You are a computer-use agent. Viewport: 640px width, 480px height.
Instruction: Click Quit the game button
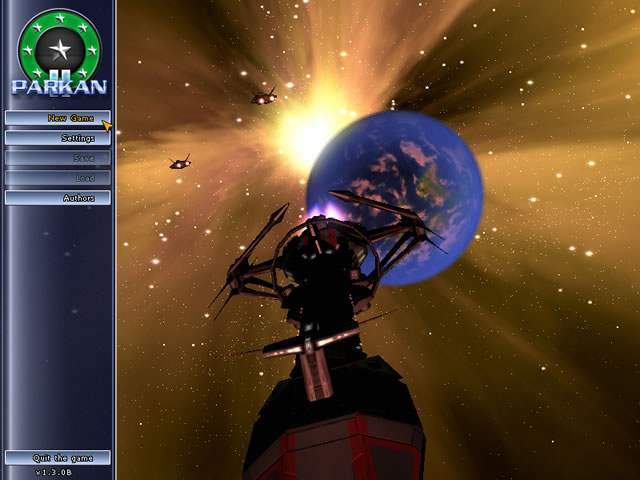[57, 458]
